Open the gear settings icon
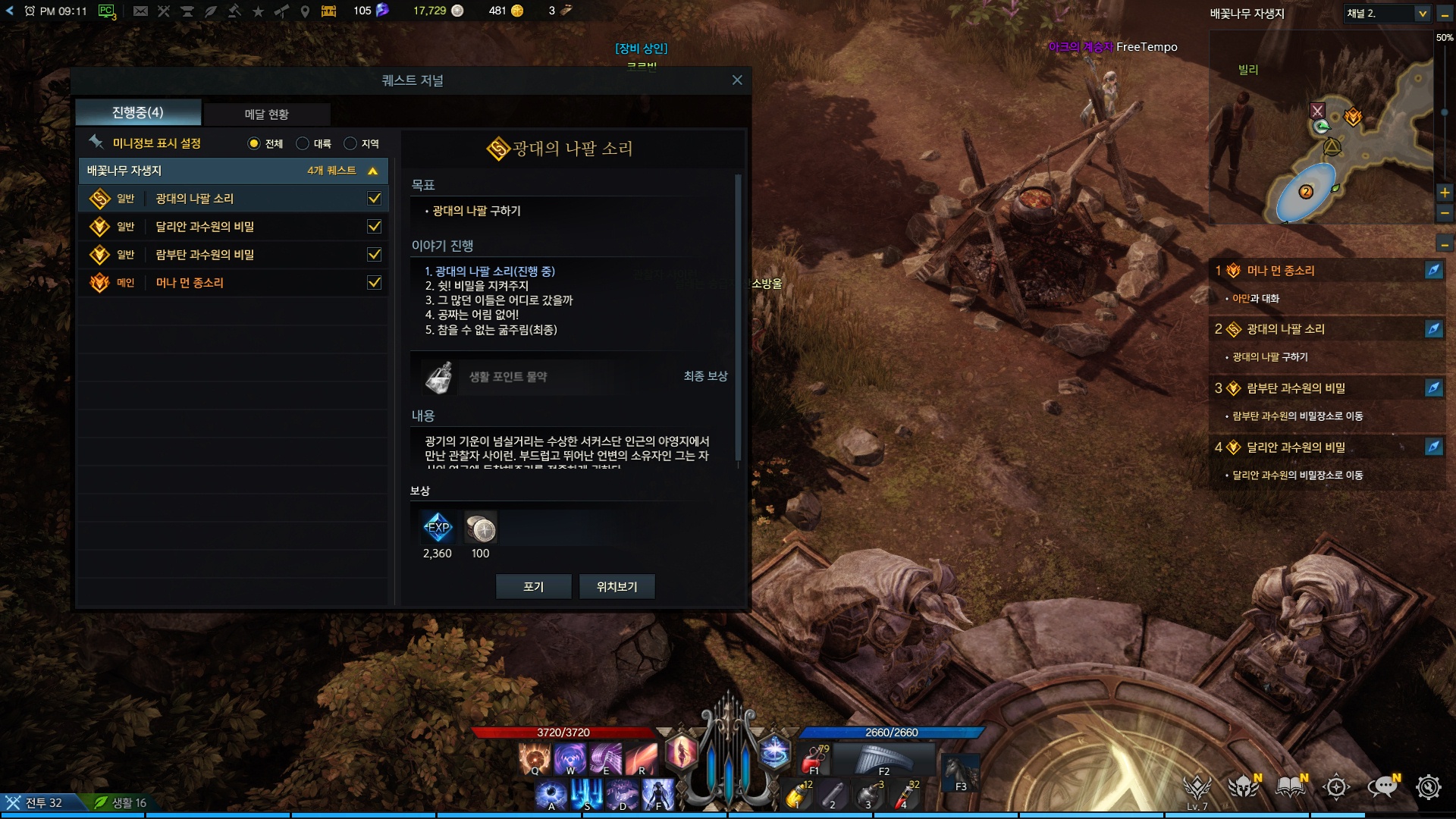Viewport: 1456px width, 819px height. 1429,787
